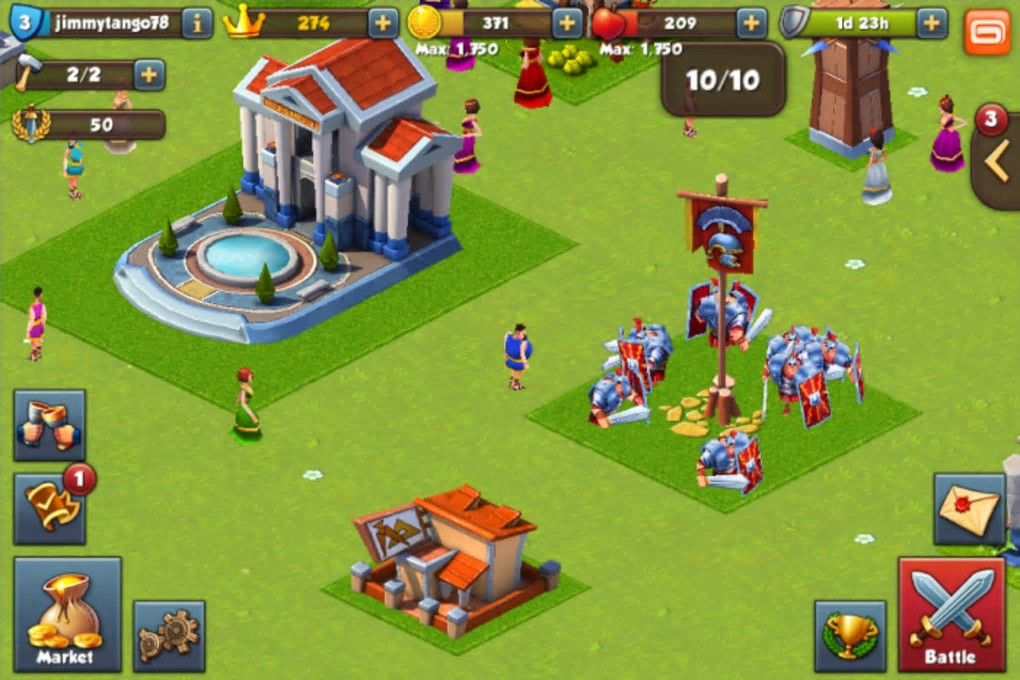This screenshot has height=680, width=1020.
Task: Add more crowns with the plus button
Action: 383,23
